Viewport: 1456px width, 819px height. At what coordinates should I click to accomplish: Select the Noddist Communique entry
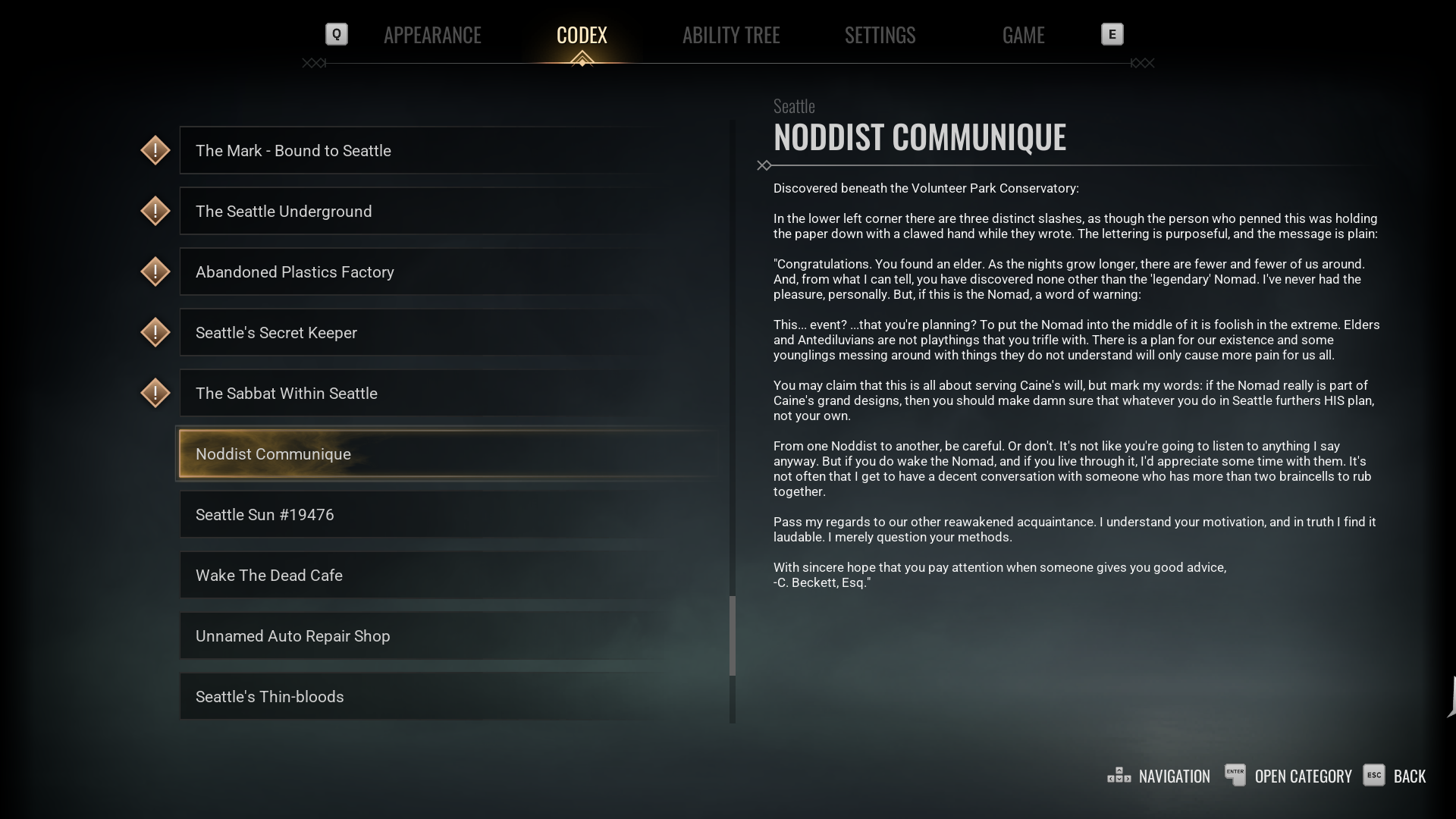pyautogui.click(x=447, y=454)
